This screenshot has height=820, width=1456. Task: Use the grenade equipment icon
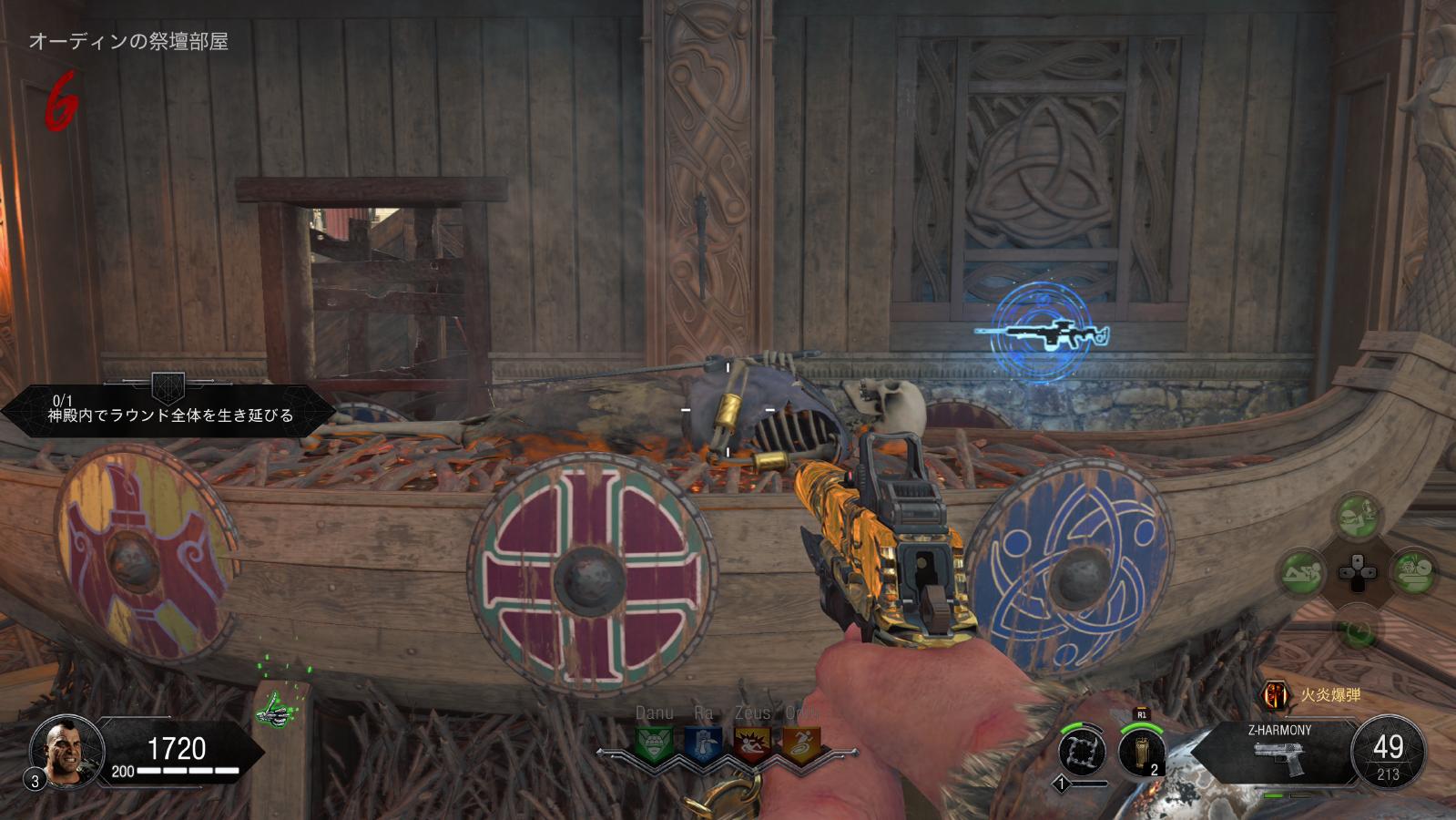tap(1142, 753)
